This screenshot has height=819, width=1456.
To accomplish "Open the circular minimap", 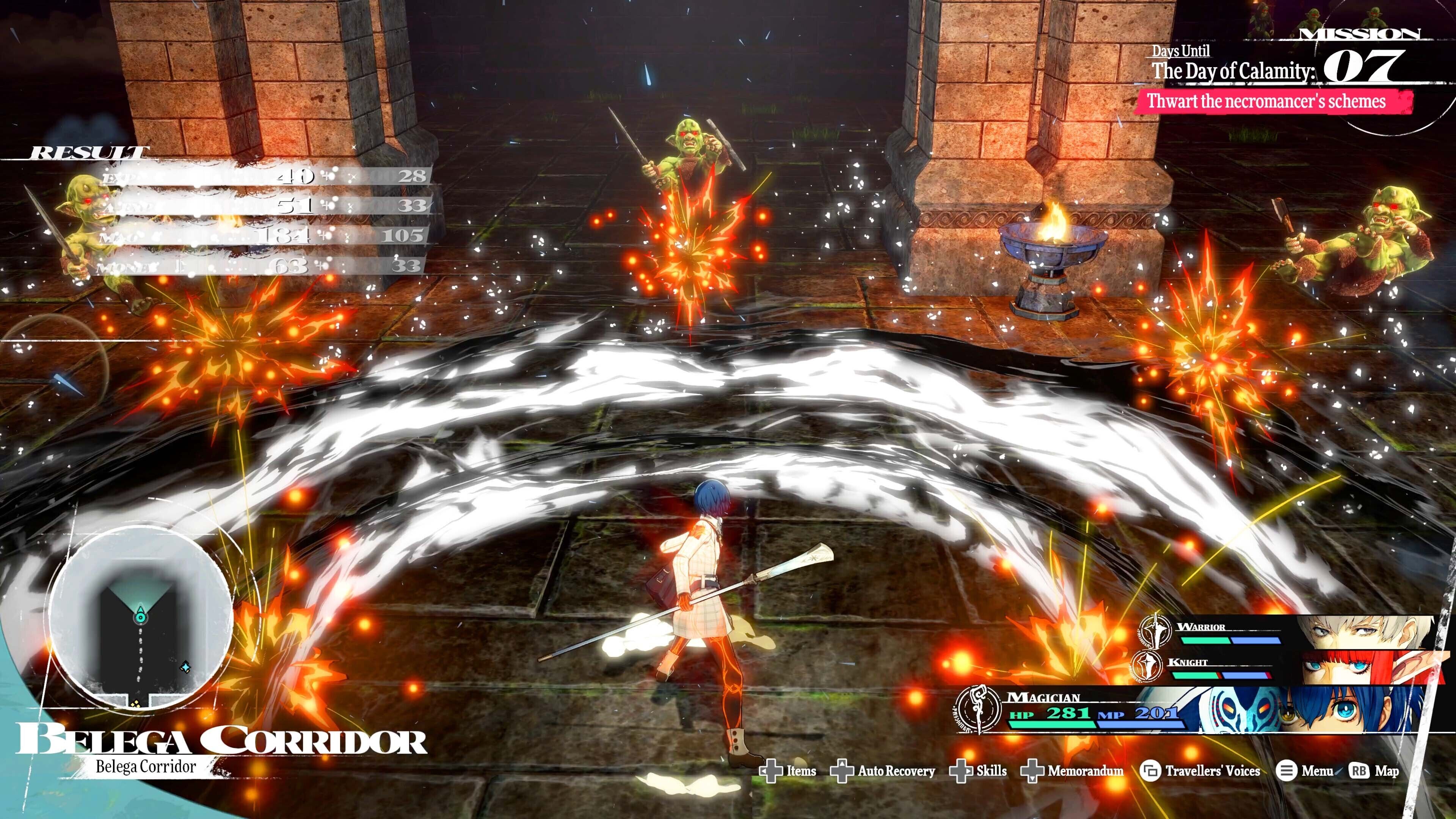I will coord(140,617).
